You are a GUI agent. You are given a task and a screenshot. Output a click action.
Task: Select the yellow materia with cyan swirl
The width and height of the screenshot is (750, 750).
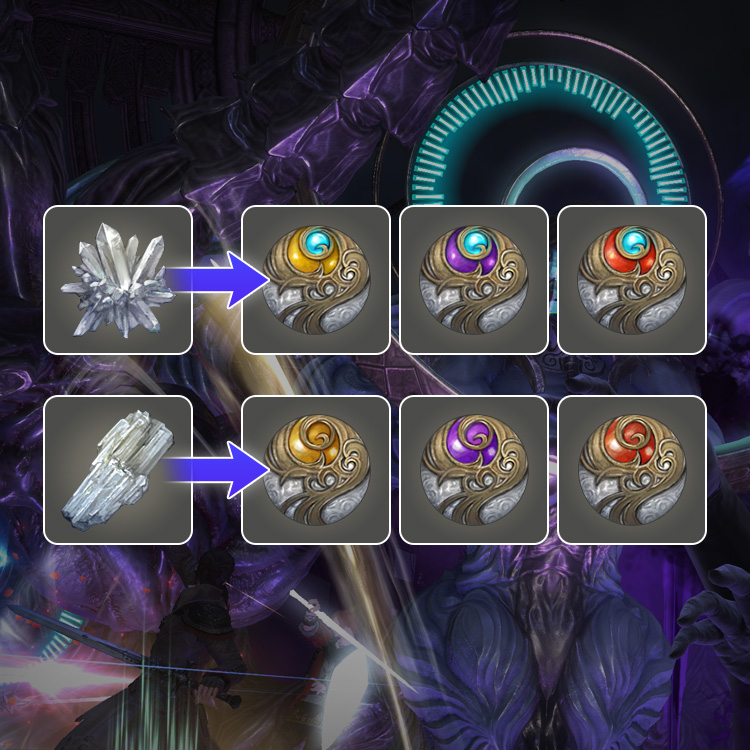coord(316,279)
